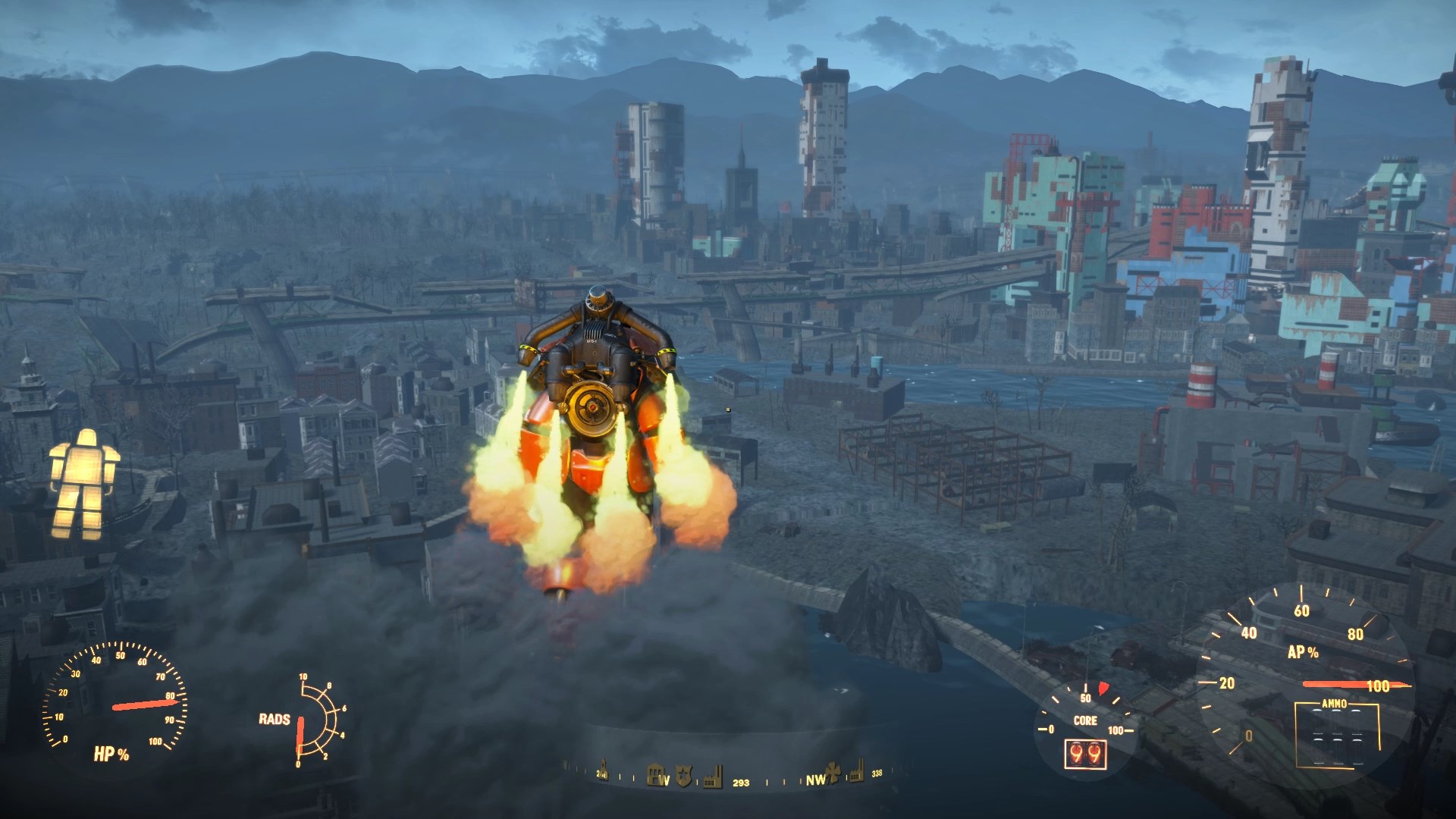Select the 293 heading marker on the compass
This screenshot has width=1456, height=819.
(741, 783)
